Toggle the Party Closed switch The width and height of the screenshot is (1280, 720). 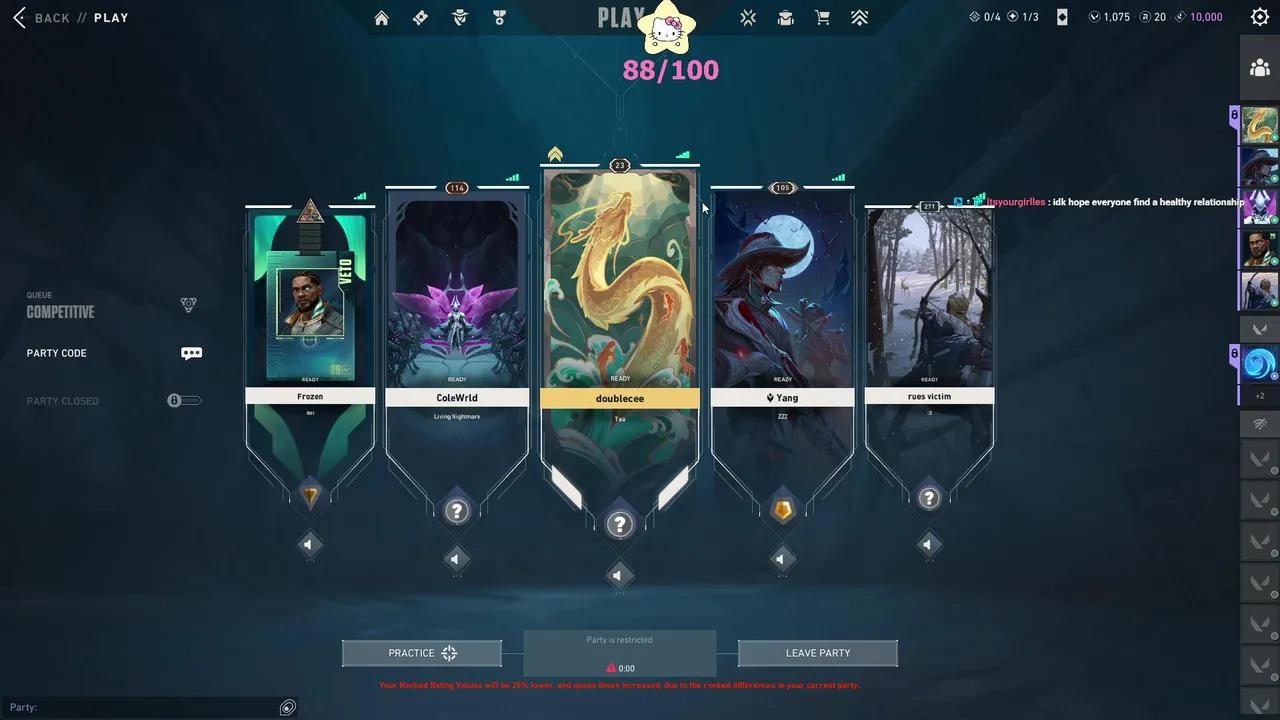pos(184,400)
